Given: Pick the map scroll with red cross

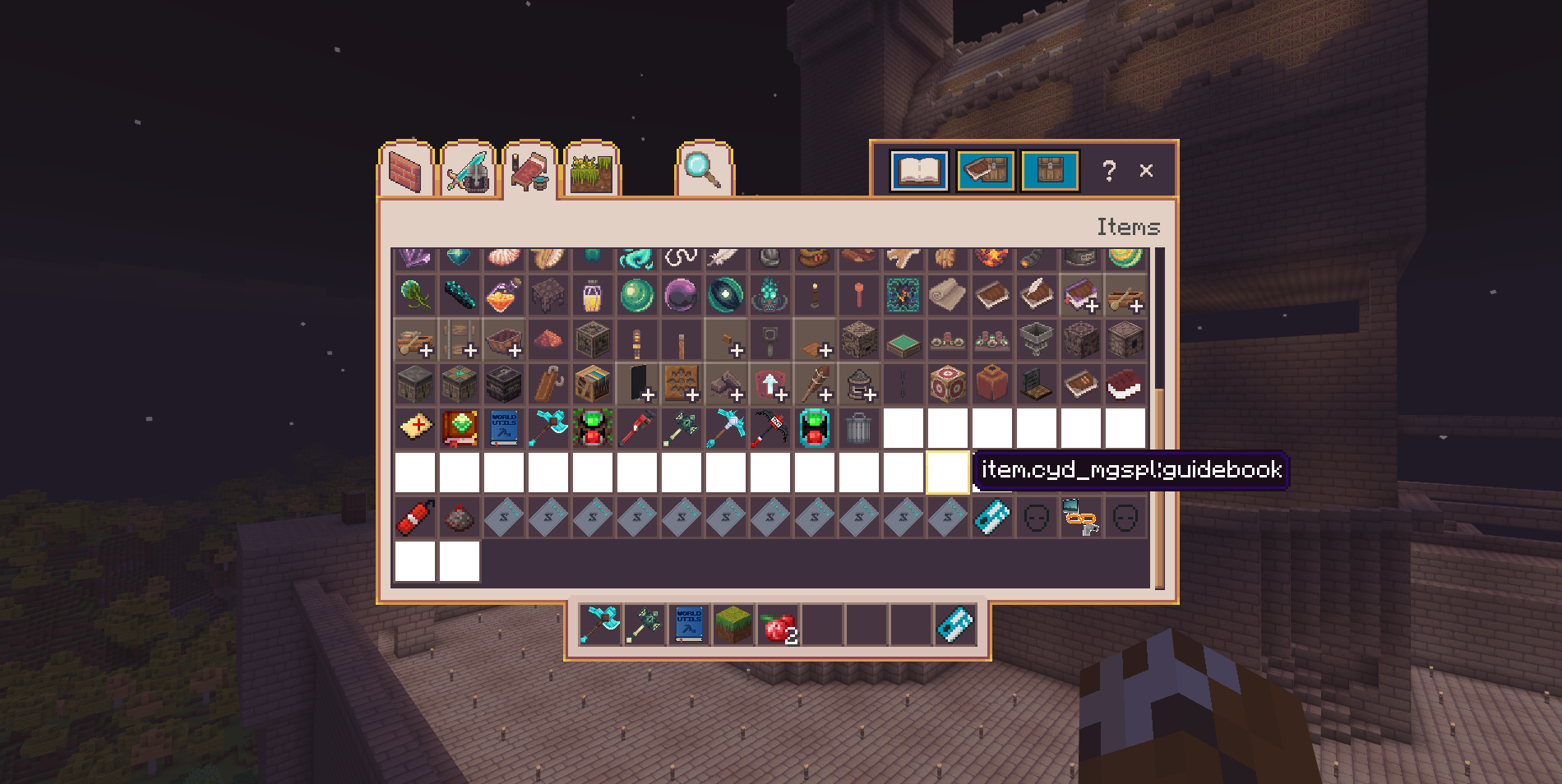Looking at the screenshot, I should (x=415, y=428).
